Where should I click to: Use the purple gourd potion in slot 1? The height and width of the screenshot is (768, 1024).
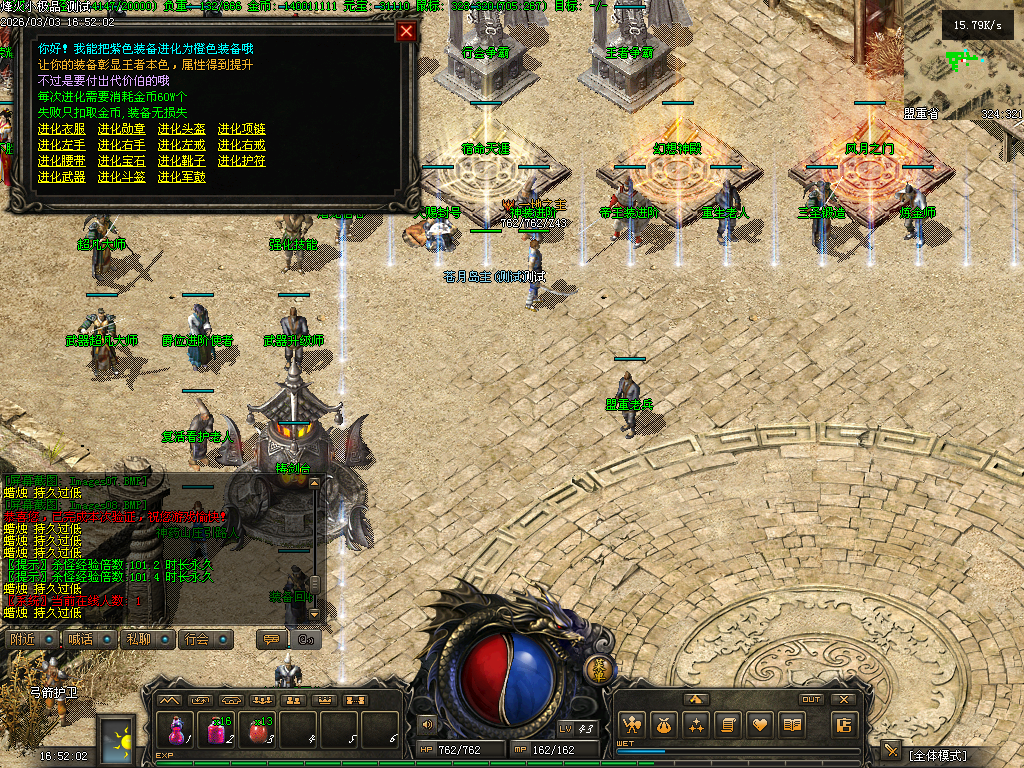178,729
